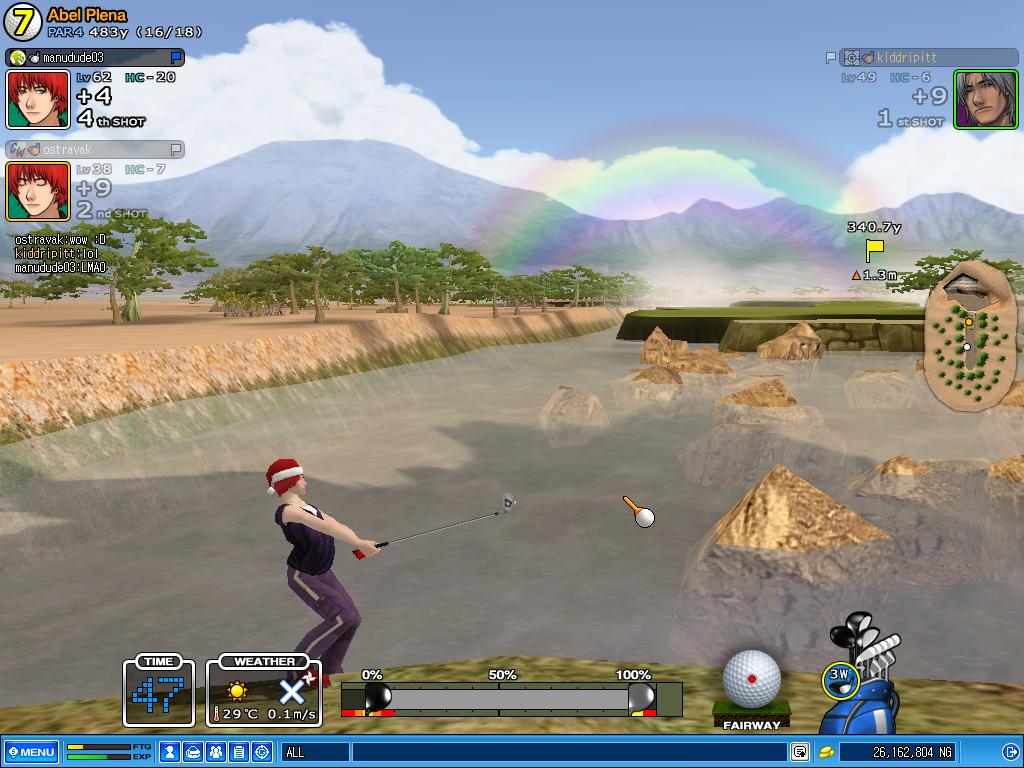The width and height of the screenshot is (1024, 768).
Task: Click the circular target icon in the toolbar
Action: (x=262, y=752)
